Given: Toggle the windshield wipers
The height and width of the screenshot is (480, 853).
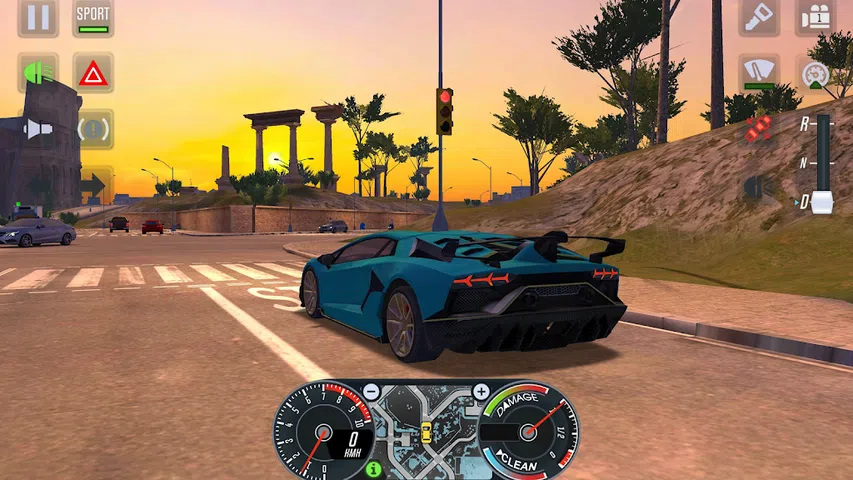Looking at the screenshot, I should click(x=759, y=73).
